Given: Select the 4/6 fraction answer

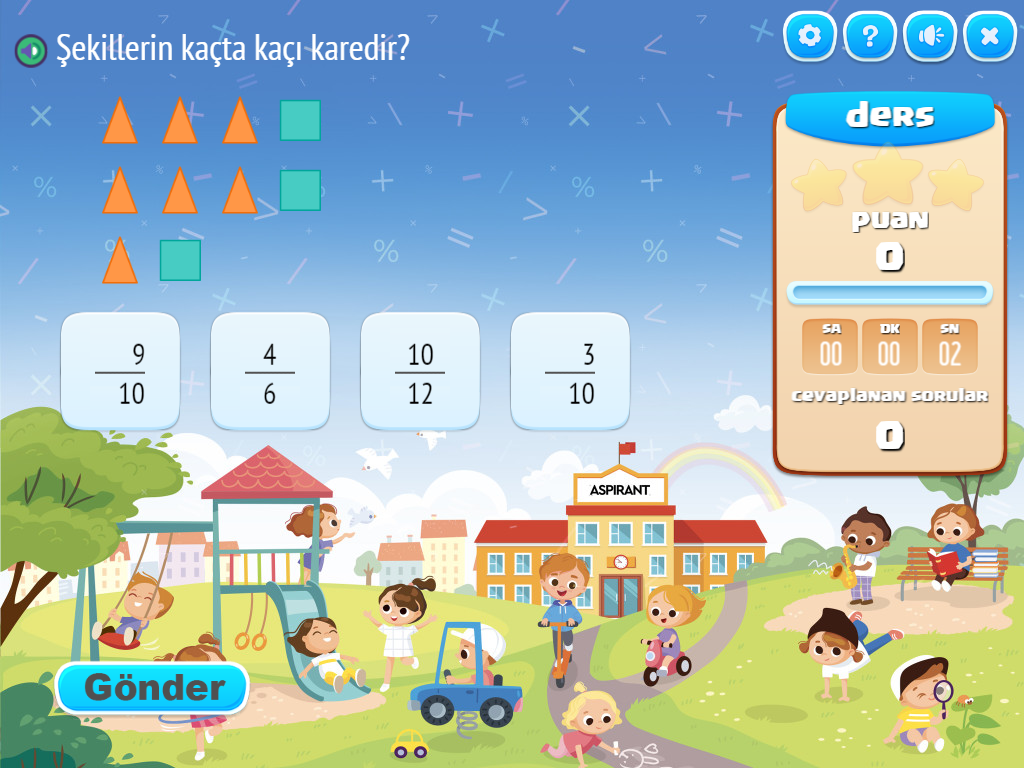Looking at the screenshot, I should click(270, 371).
